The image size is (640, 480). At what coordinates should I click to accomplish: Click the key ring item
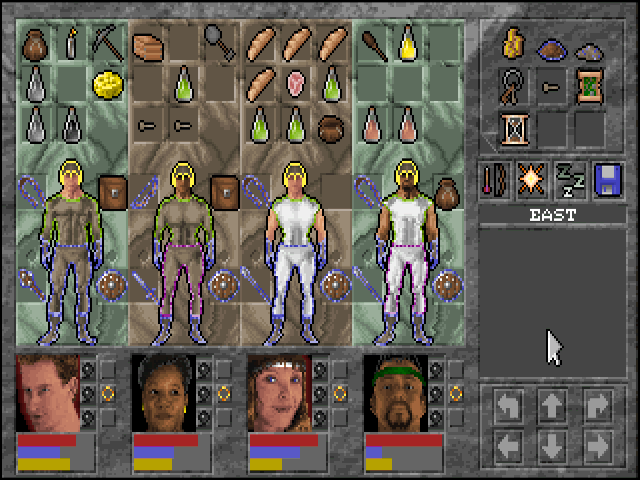pyautogui.click(x=514, y=87)
